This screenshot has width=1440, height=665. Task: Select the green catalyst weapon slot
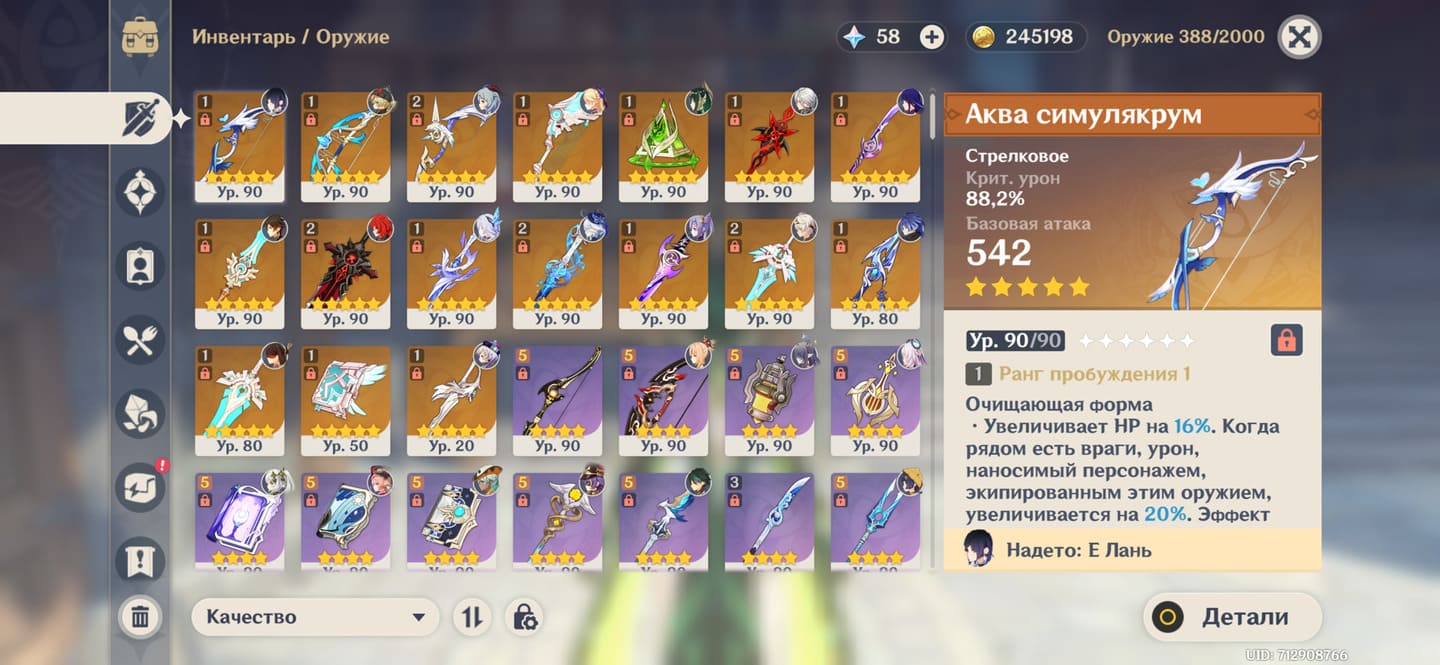coord(664,146)
